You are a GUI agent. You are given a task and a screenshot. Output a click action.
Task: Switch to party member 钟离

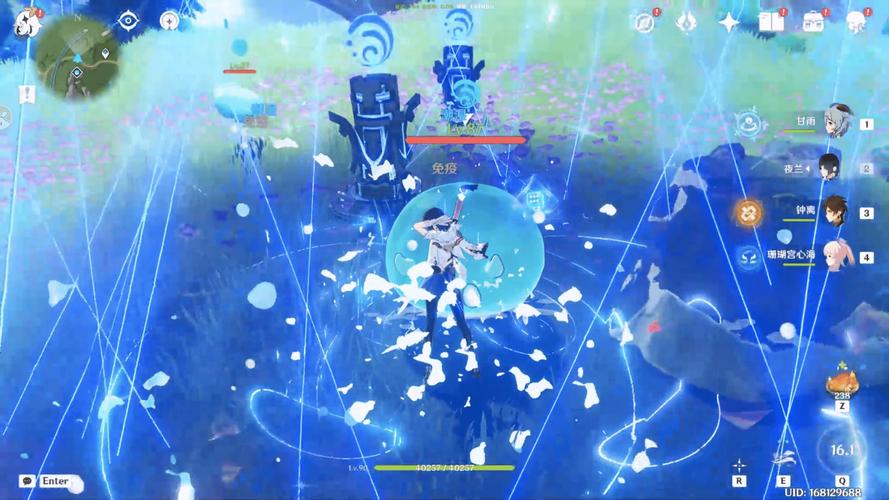pyautogui.click(x=832, y=212)
